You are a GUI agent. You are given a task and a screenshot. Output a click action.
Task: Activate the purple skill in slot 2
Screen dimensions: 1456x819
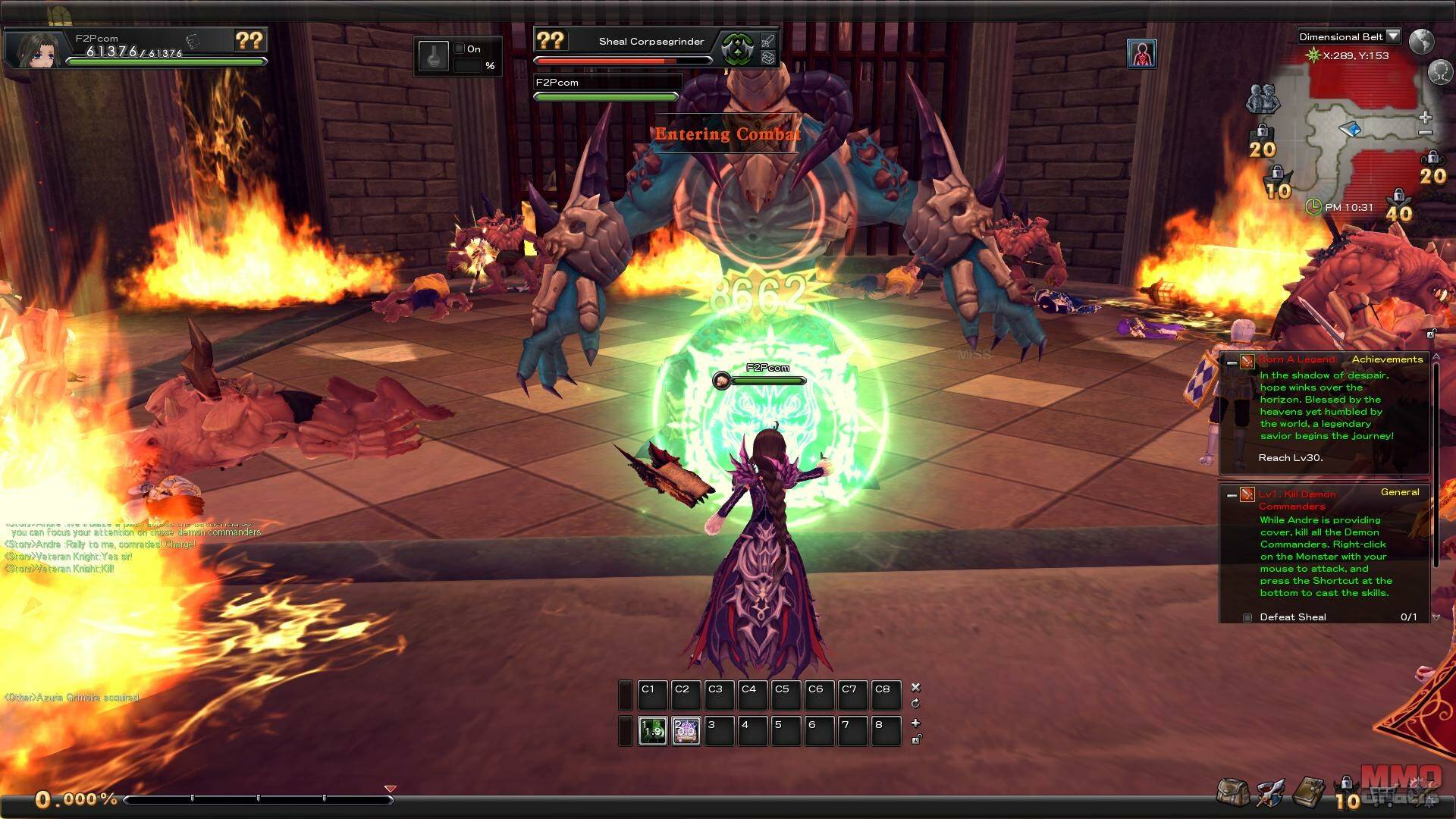point(686,731)
